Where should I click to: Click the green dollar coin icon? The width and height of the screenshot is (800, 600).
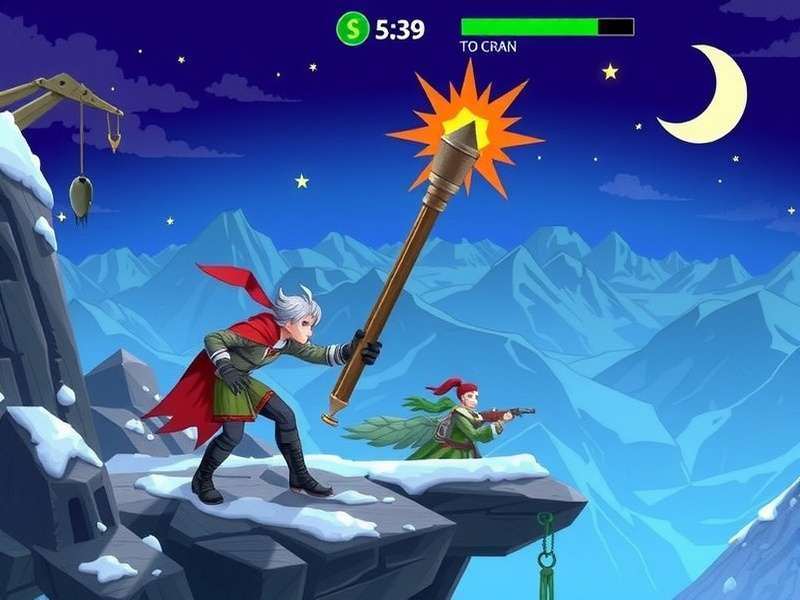352,28
